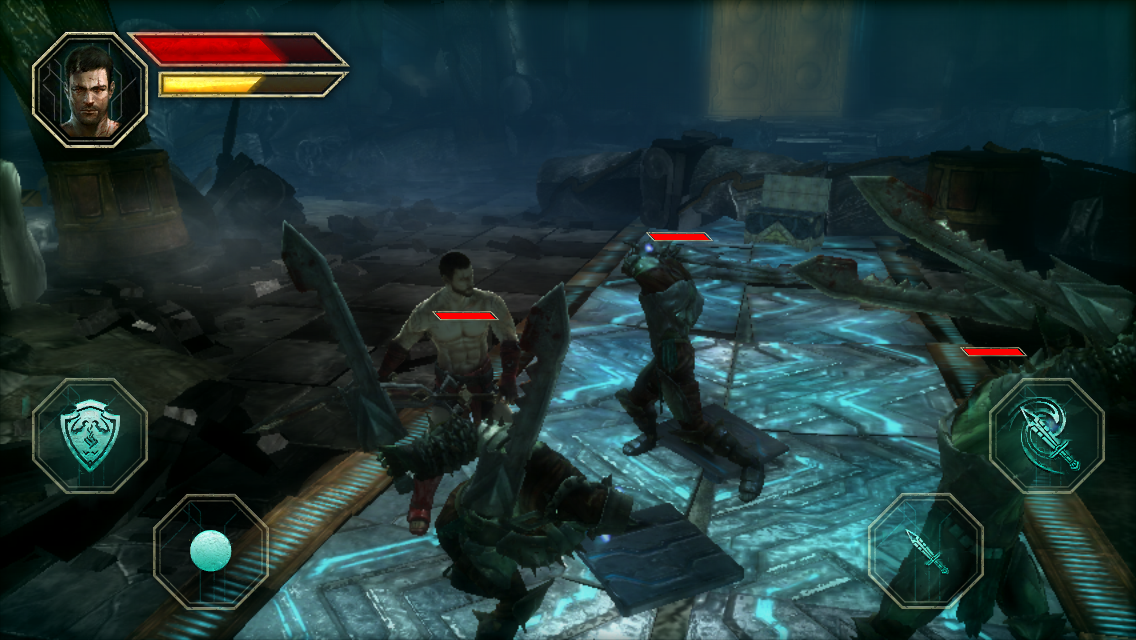Activate the axe heavy attack button

[x=1046, y=436]
